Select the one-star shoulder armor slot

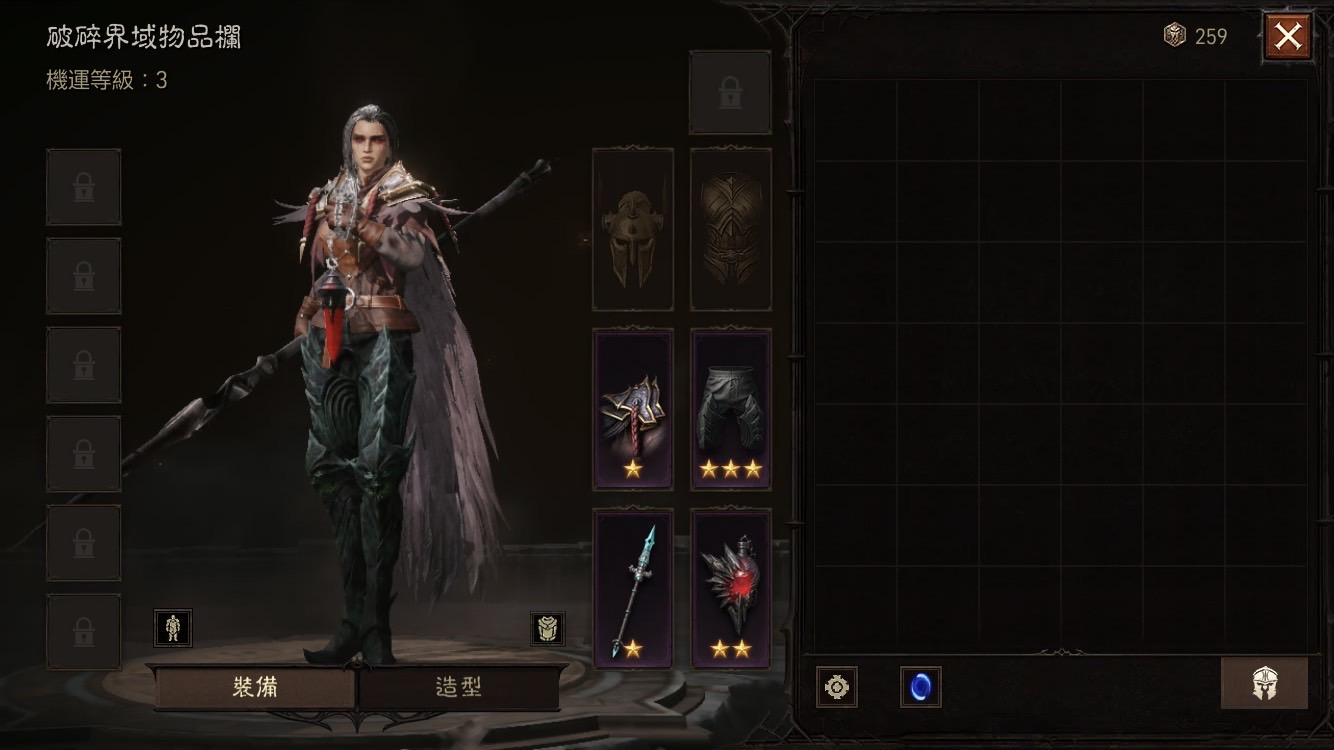(632, 409)
